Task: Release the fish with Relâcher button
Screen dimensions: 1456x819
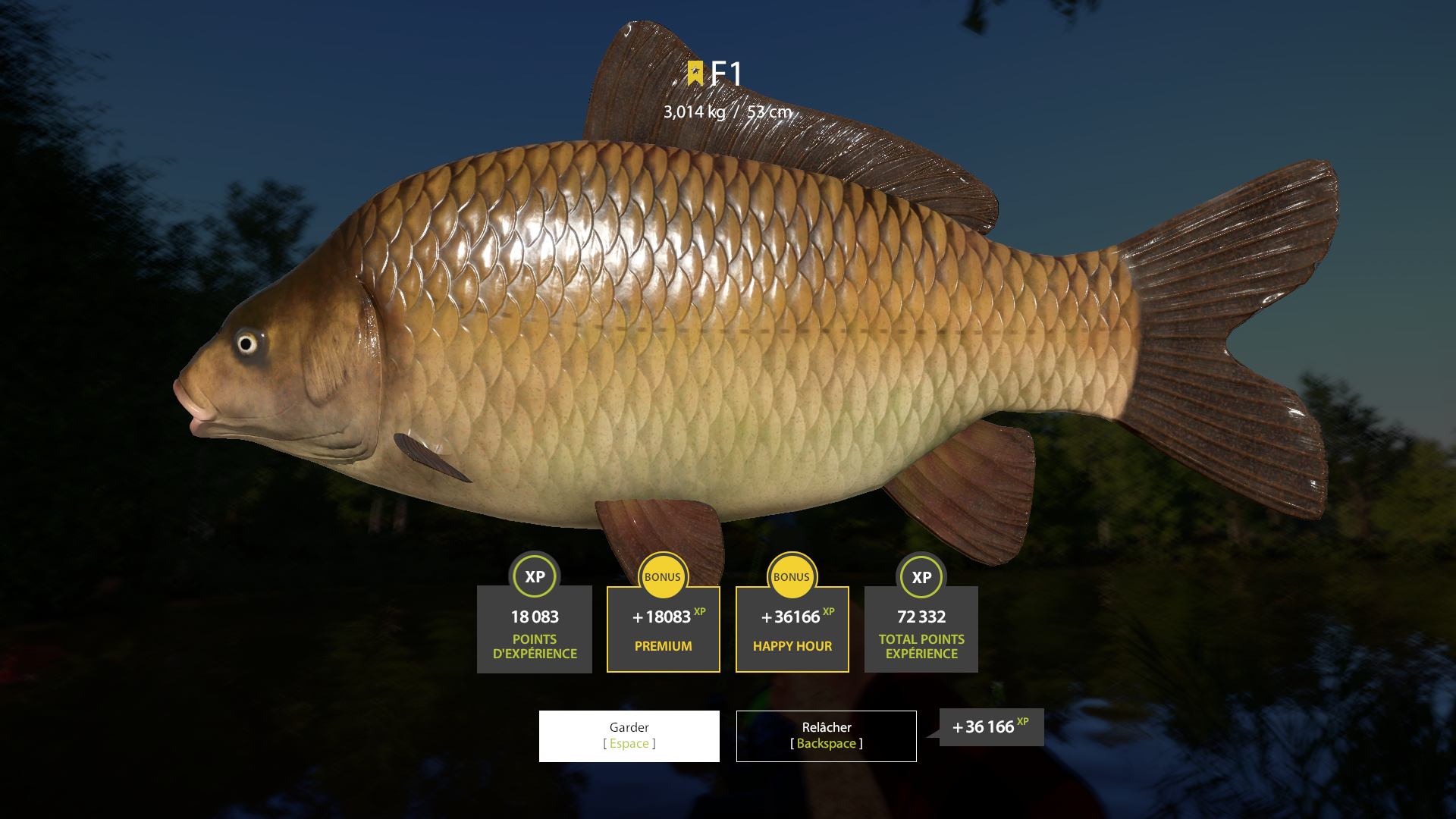Action: pos(826,736)
